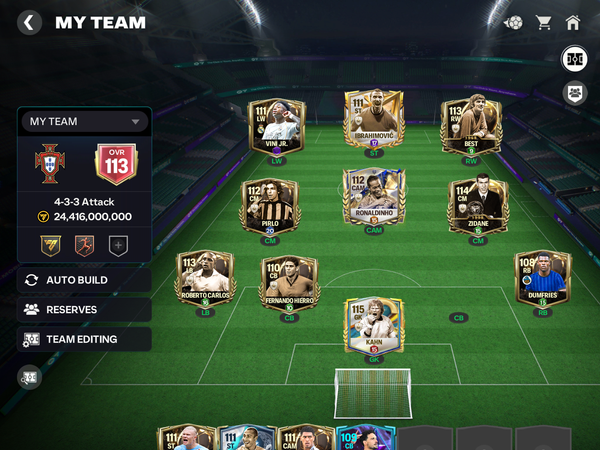Image resolution: width=600 pixels, height=450 pixels.
Task: Open the shopping cart store
Action: coord(544,22)
